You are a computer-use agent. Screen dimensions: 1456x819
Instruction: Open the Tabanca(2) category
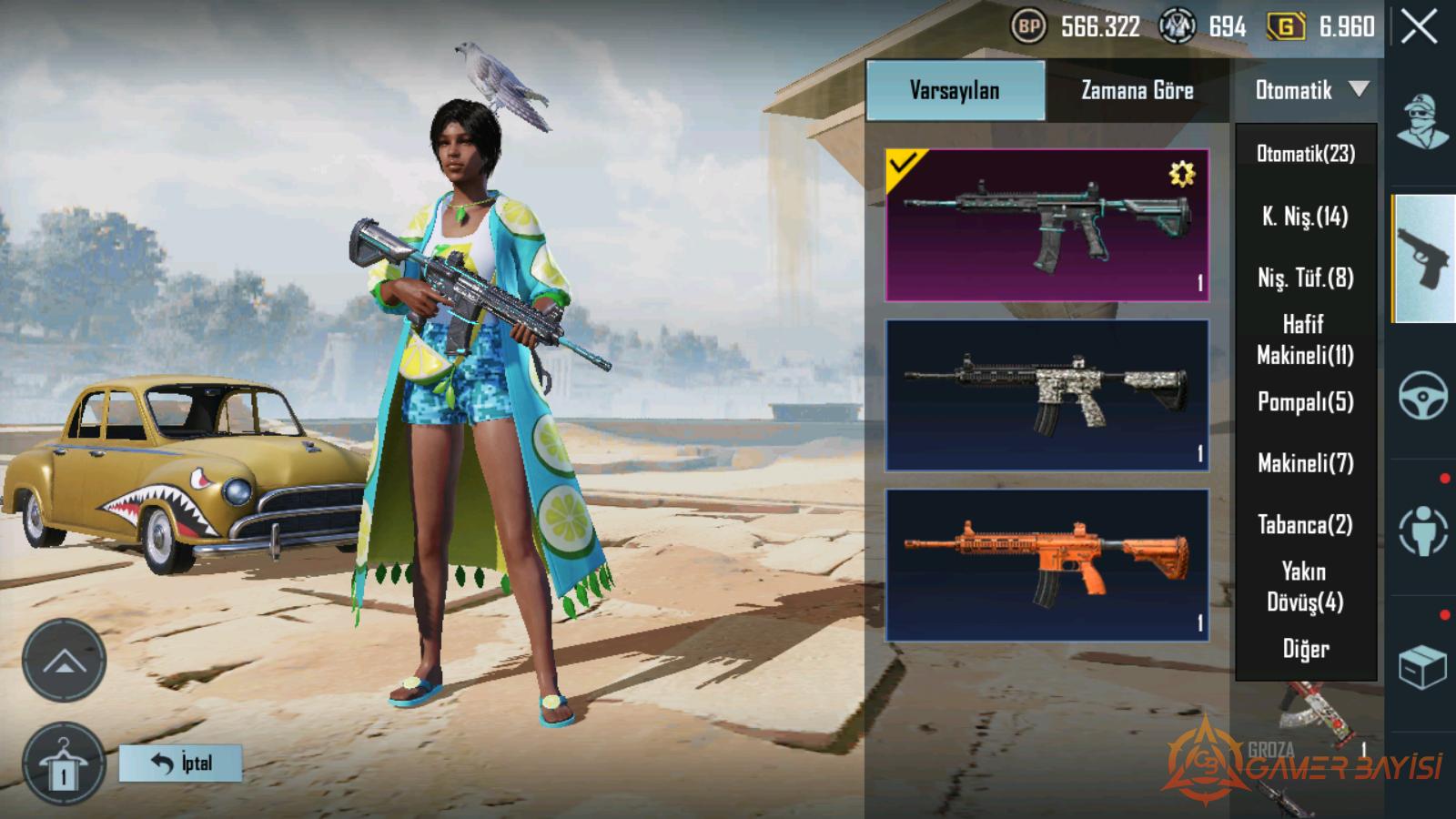point(1306,525)
